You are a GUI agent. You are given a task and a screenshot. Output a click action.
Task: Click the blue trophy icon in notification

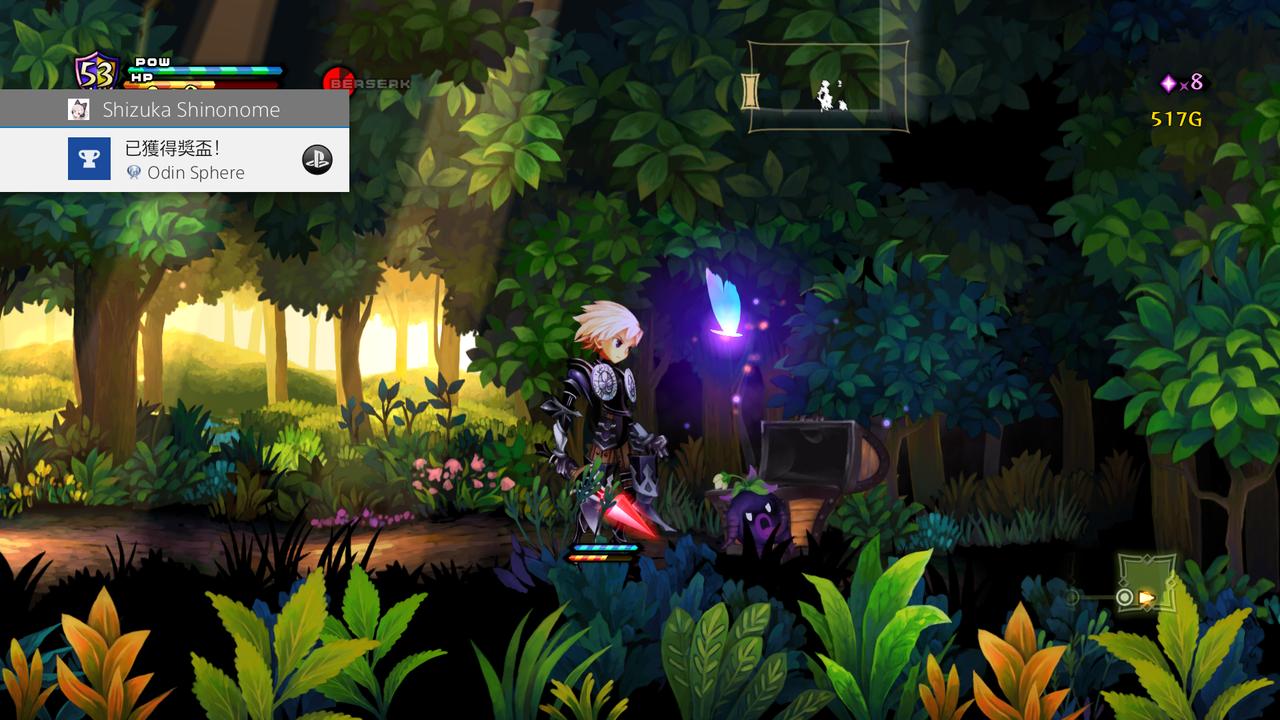(89, 160)
